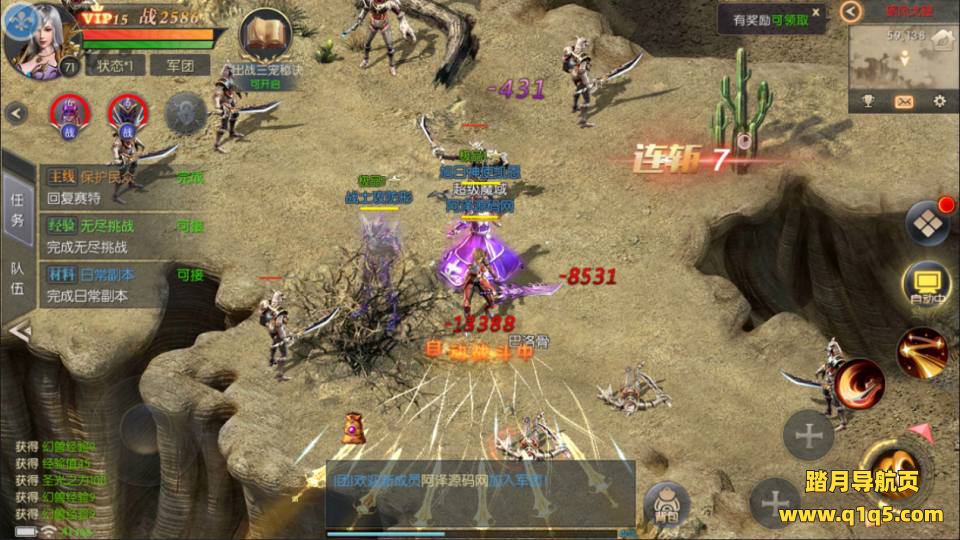Accept the 无尽挑战 experience quest
This screenshot has width=960, height=540.
(x=190, y=226)
